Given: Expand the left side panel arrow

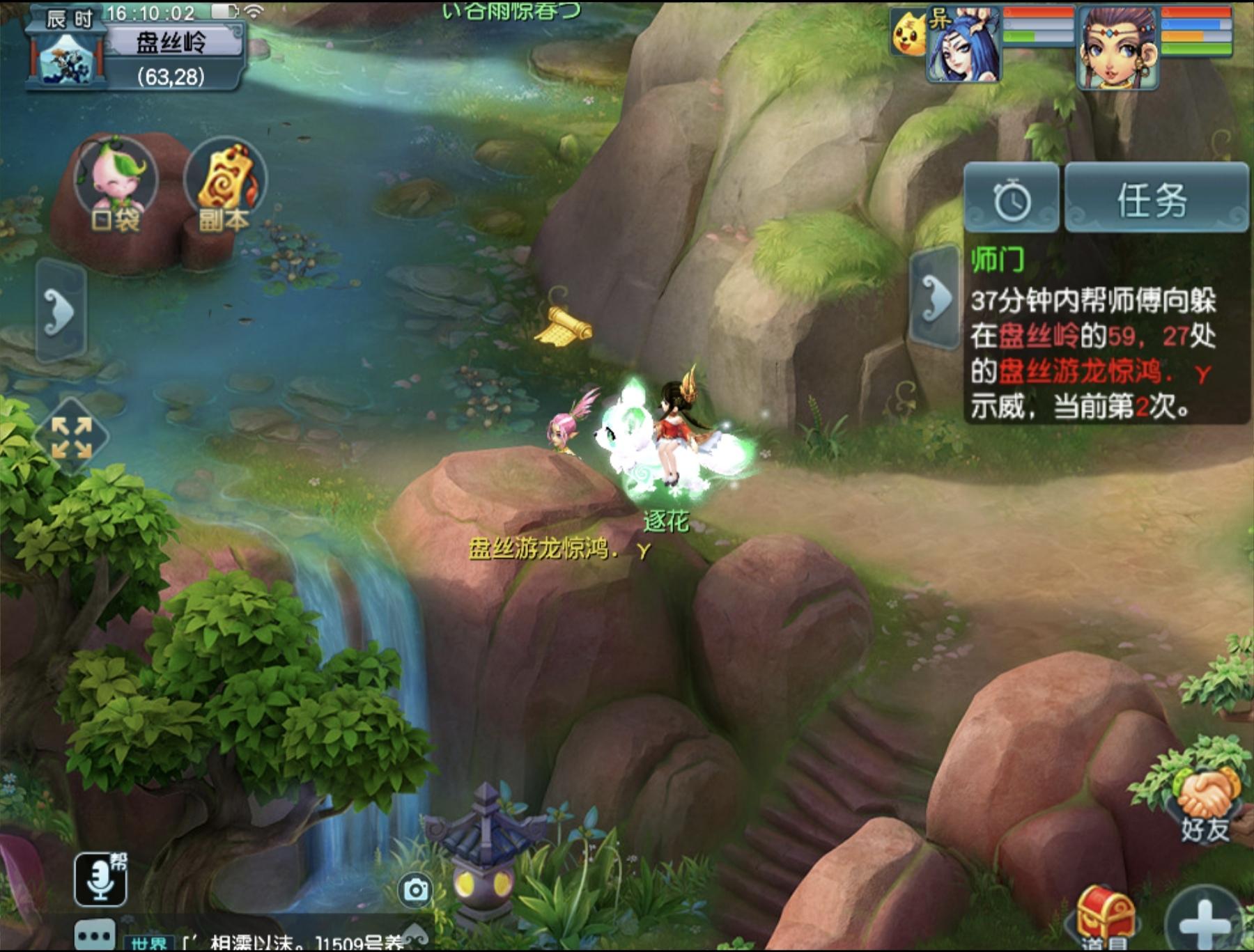Looking at the screenshot, I should pos(61,310).
